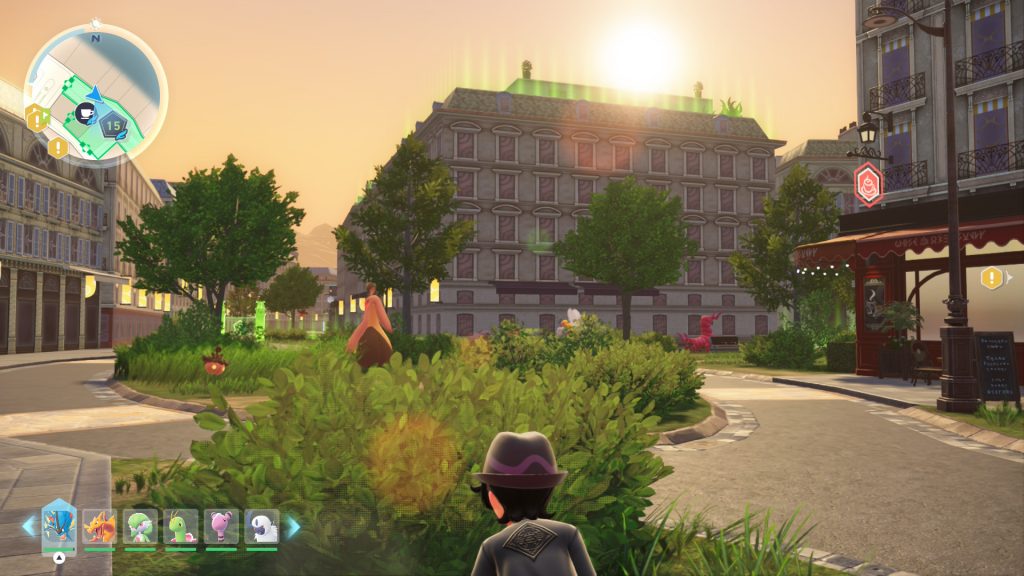The image size is (1024, 576).
Task: Select the café marker on the minimap
Action: click(85, 113)
